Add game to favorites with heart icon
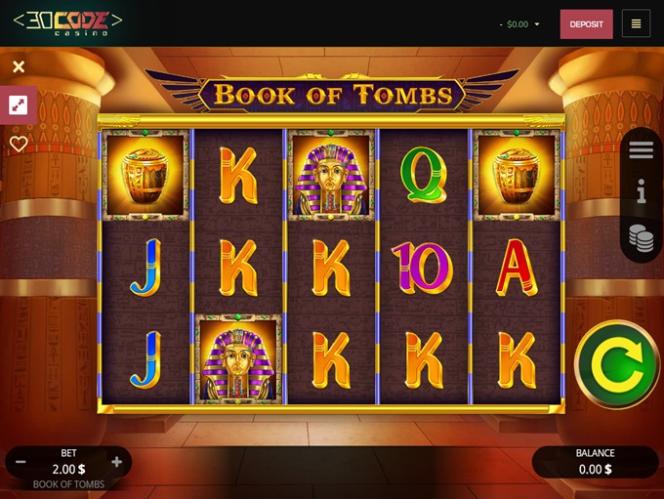This screenshot has width=664, height=499. pyautogui.click(x=18, y=144)
